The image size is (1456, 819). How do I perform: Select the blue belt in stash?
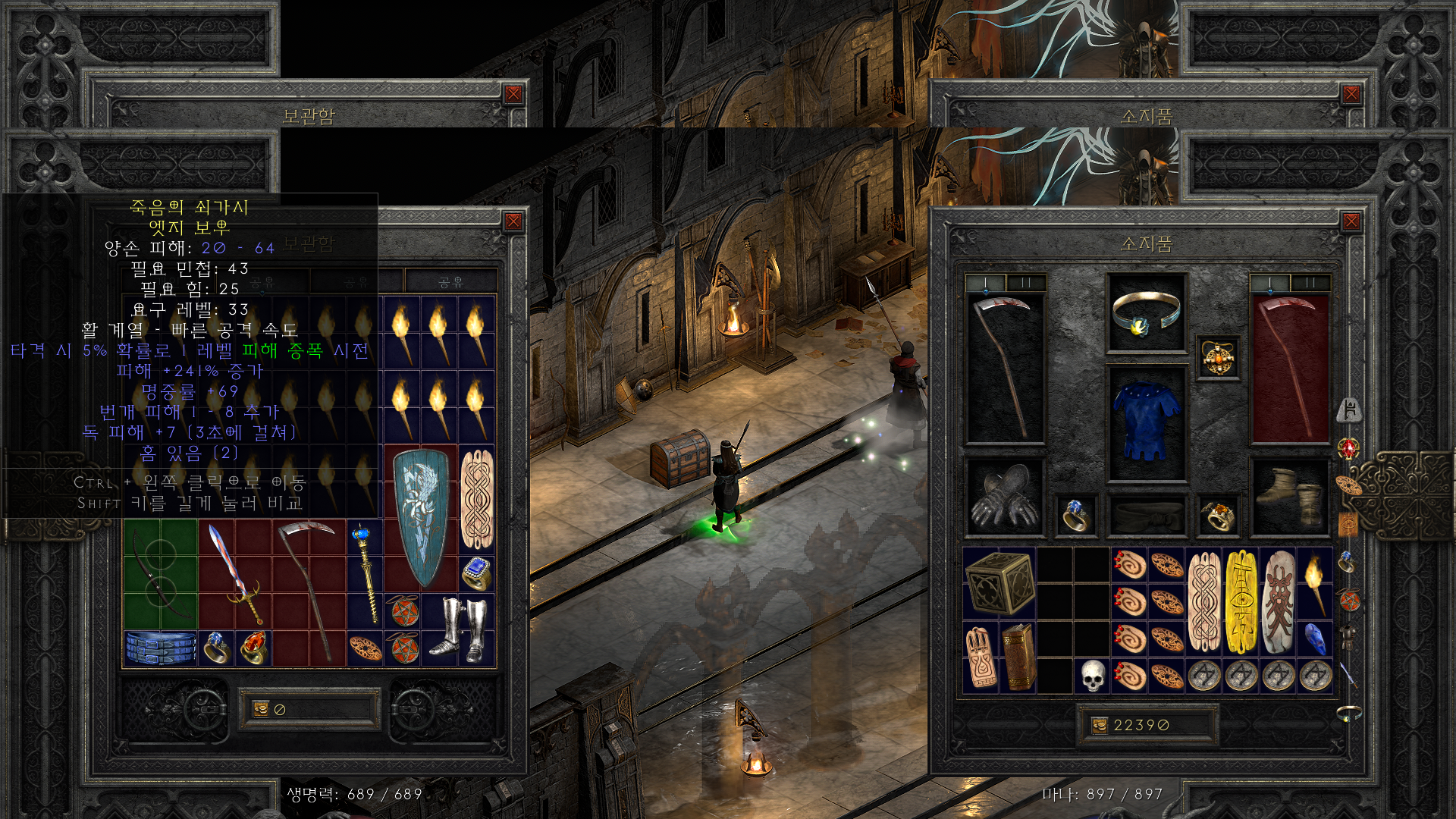tap(160, 649)
